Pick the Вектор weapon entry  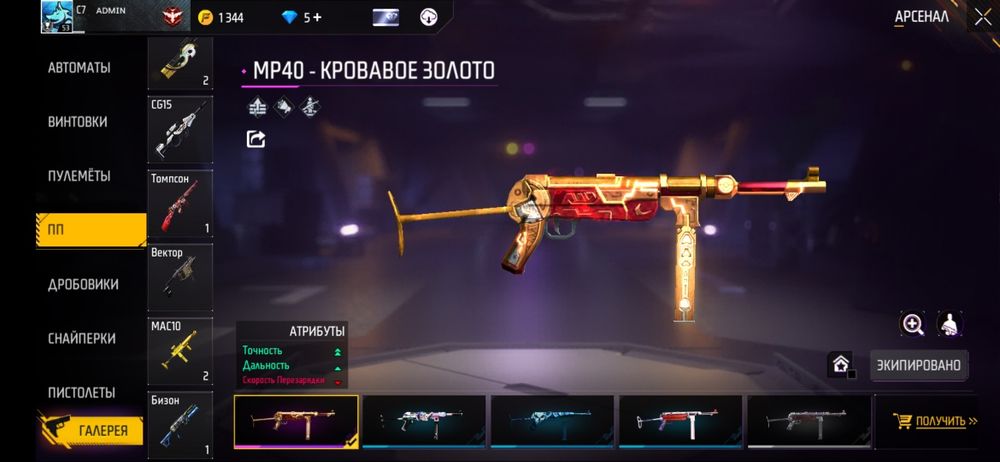tap(180, 276)
